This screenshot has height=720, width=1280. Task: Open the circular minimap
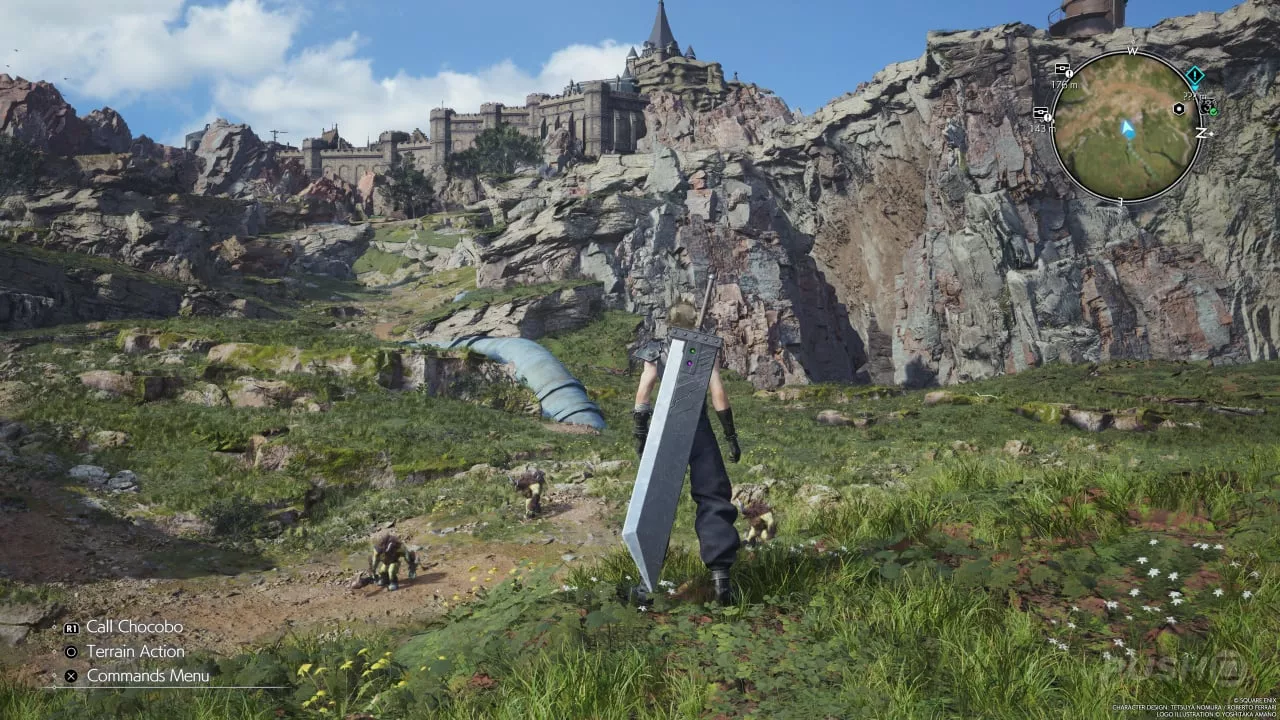pos(1128,126)
